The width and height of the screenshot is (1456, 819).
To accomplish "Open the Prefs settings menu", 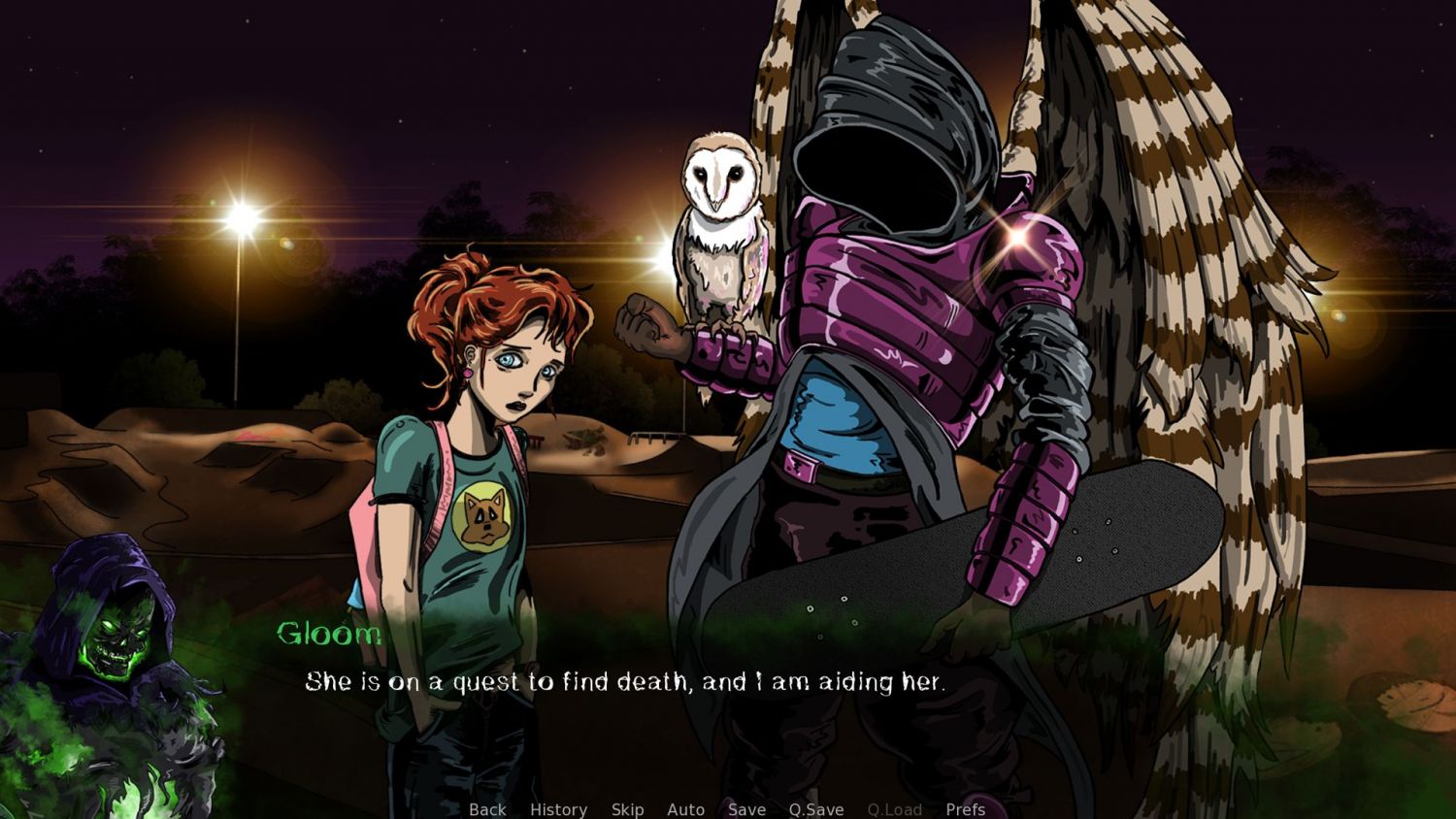I will point(965,809).
